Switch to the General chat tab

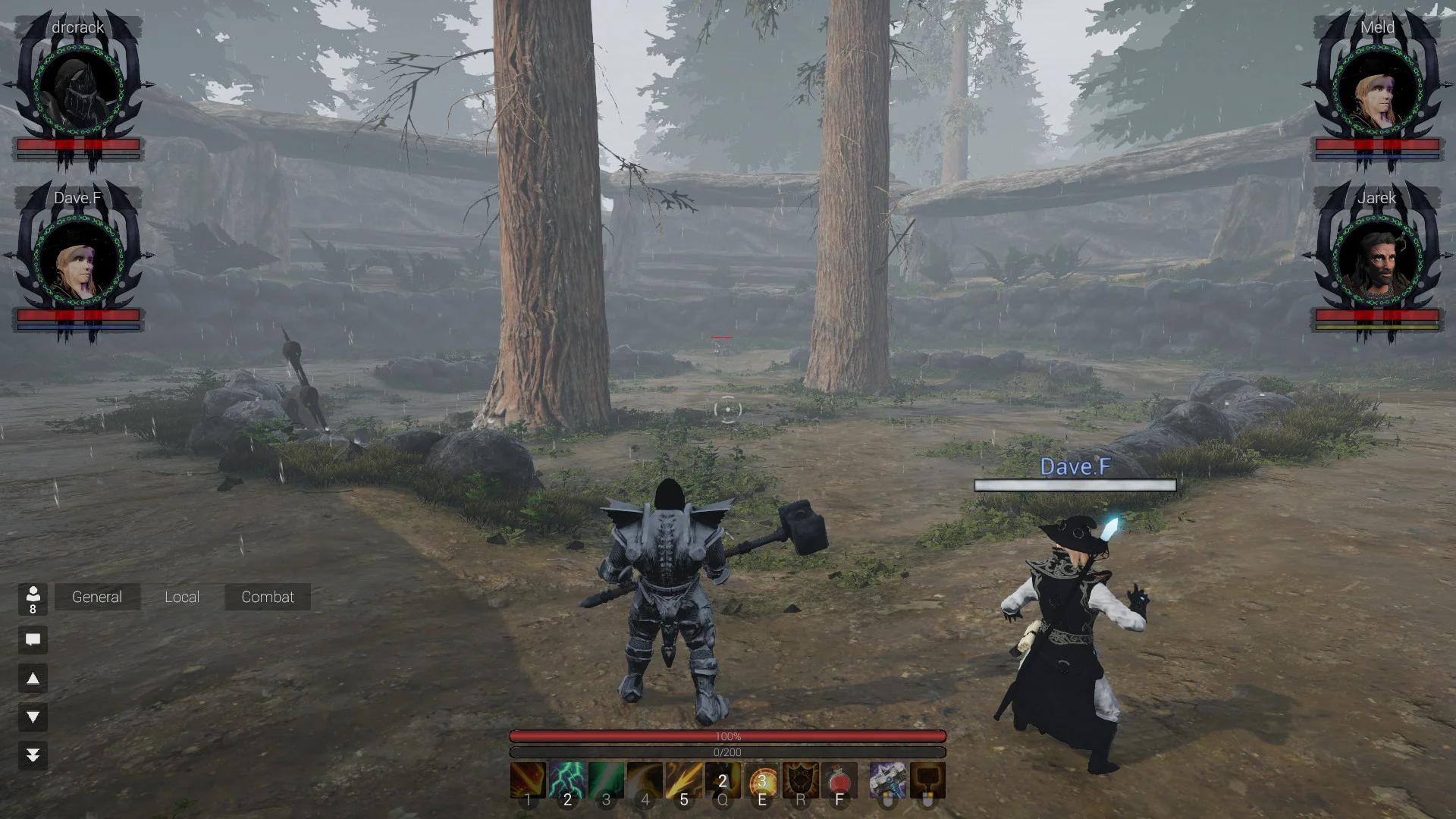[x=97, y=597]
